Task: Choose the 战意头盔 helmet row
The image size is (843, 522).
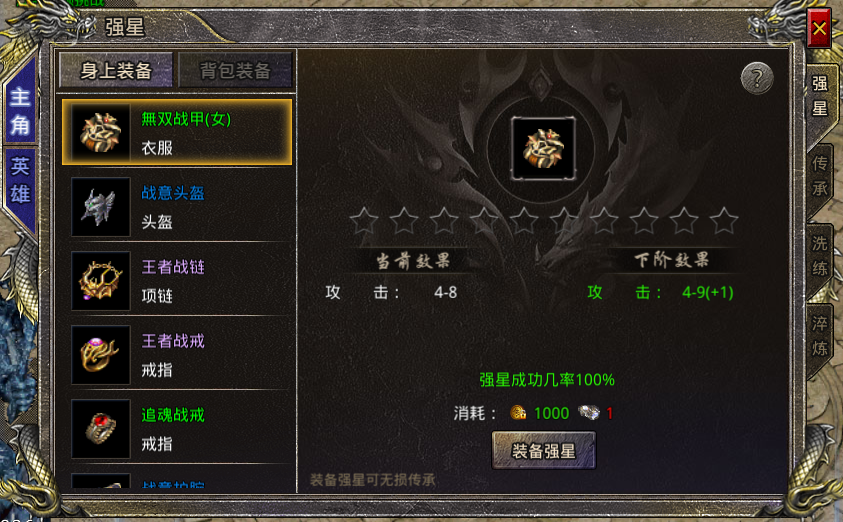Action: (x=177, y=206)
